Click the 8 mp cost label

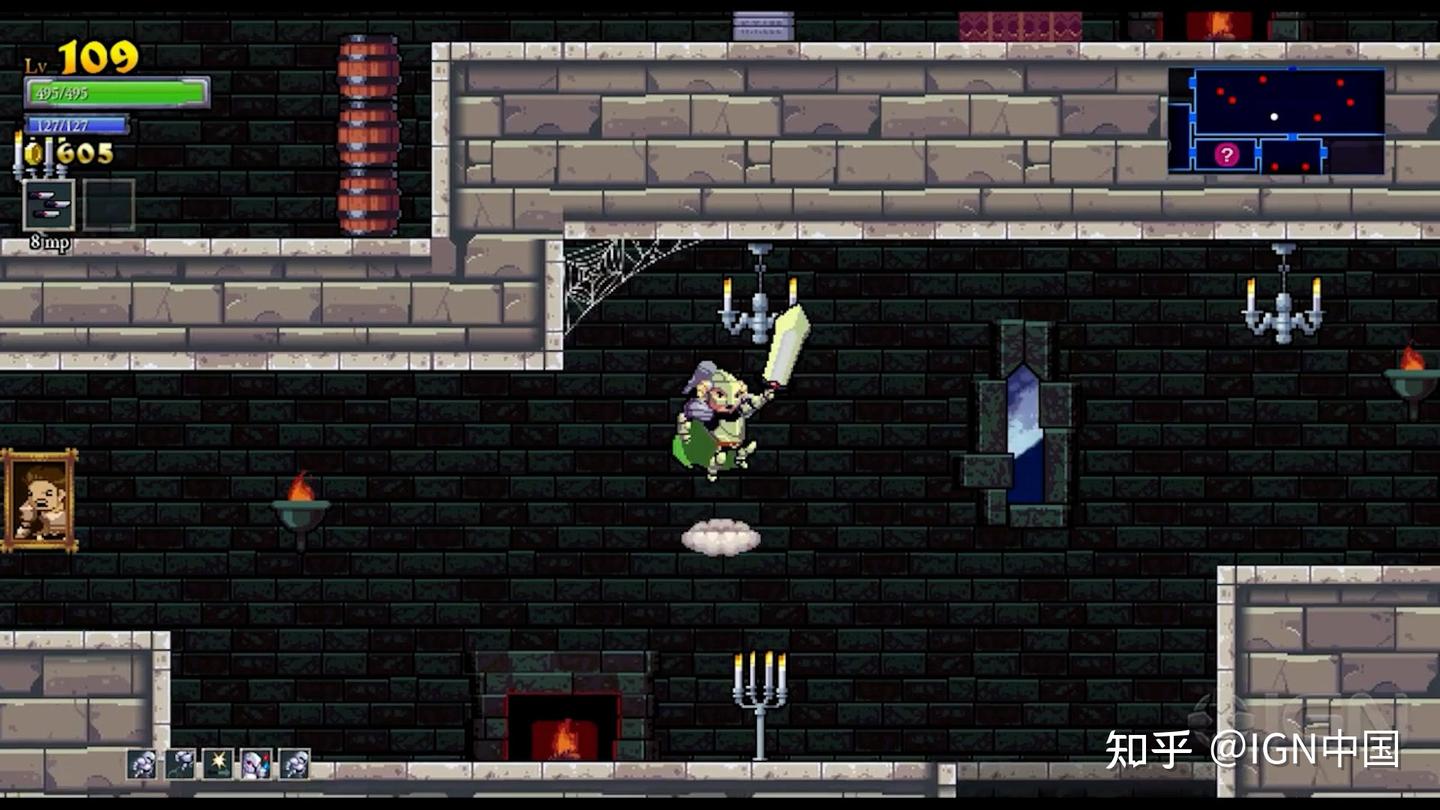49,243
